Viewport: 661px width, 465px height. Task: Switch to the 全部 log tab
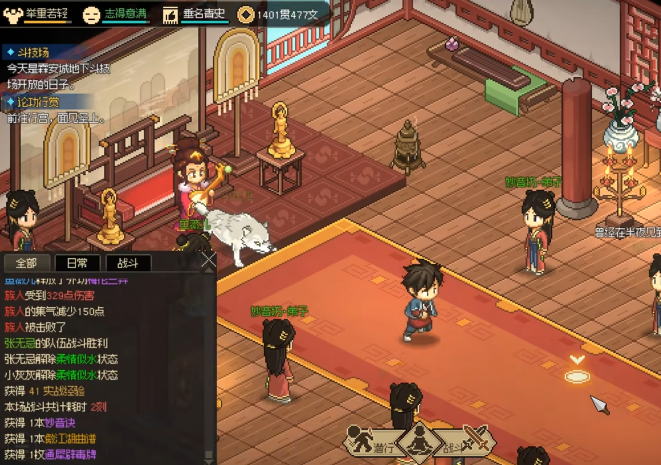27,263
